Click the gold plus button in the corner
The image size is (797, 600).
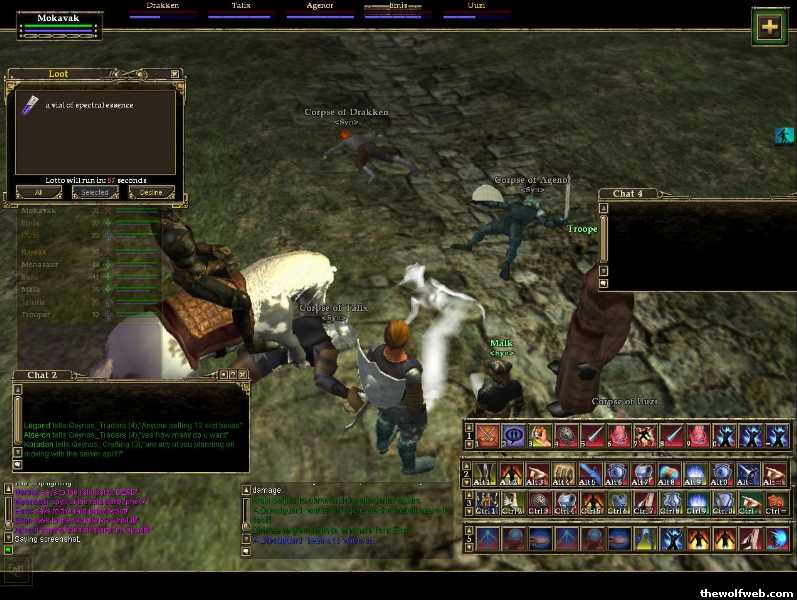point(768,27)
